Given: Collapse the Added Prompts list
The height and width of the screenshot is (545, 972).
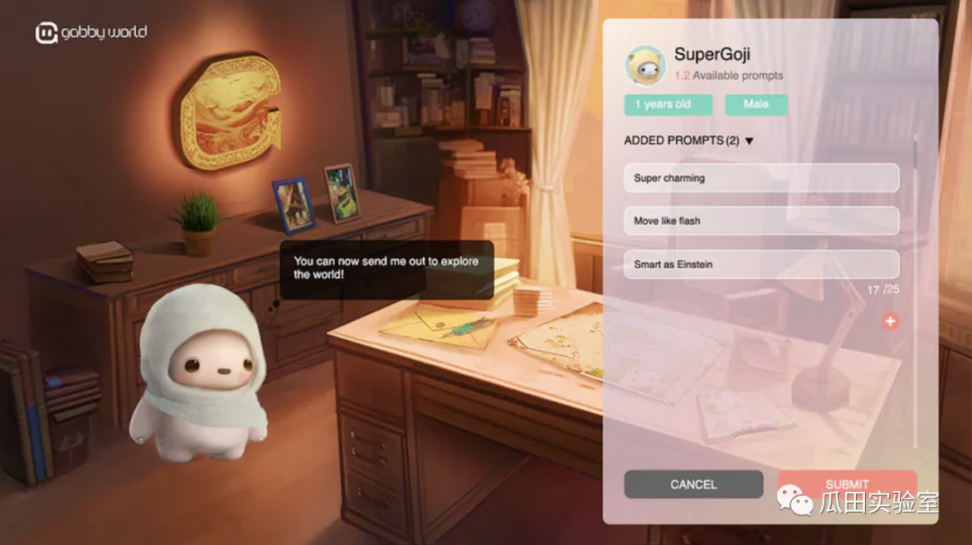Looking at the screenshot, I should 749,141.
